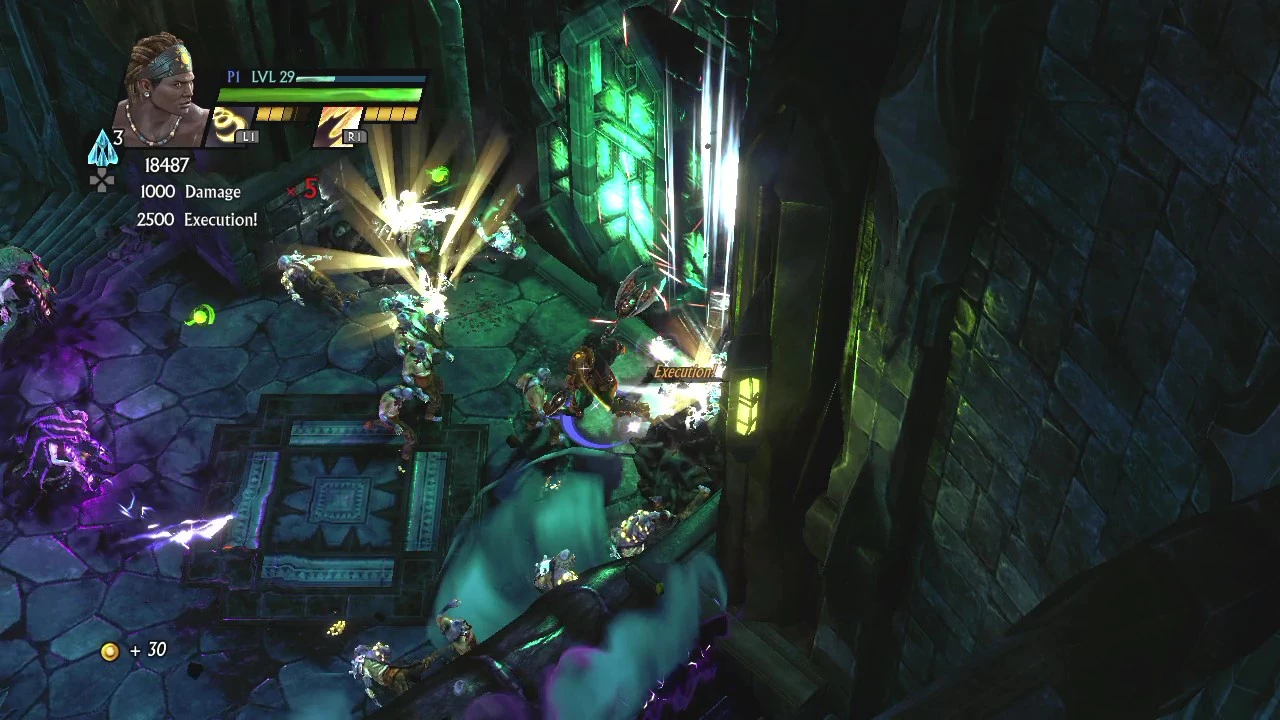Activate the golden swirl L1 ability
The width and height of the screenshot is (1280, 720).
point(233,125)
